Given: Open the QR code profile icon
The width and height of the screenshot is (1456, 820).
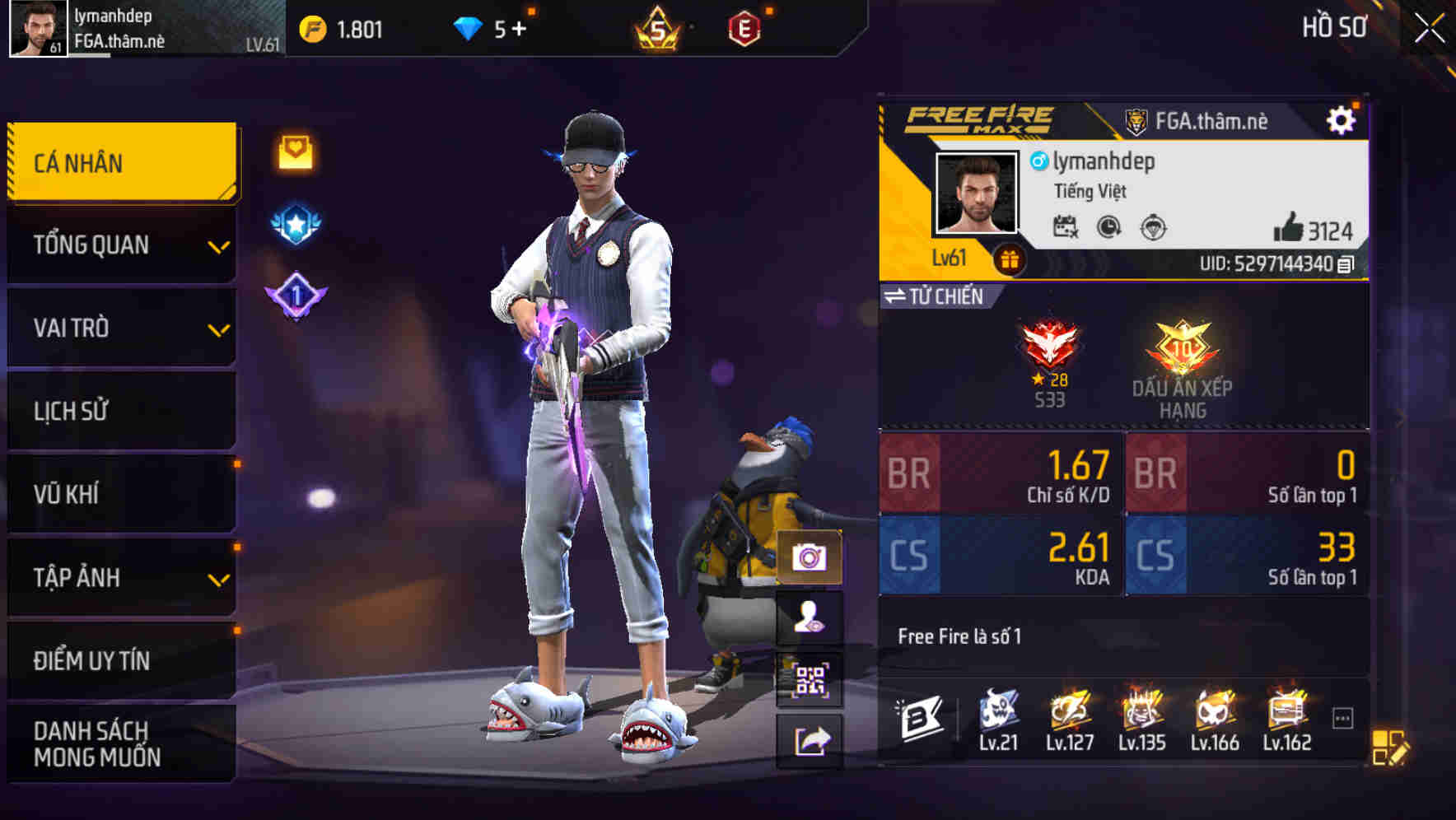Looking at the screenshot, I should [810, 677].
